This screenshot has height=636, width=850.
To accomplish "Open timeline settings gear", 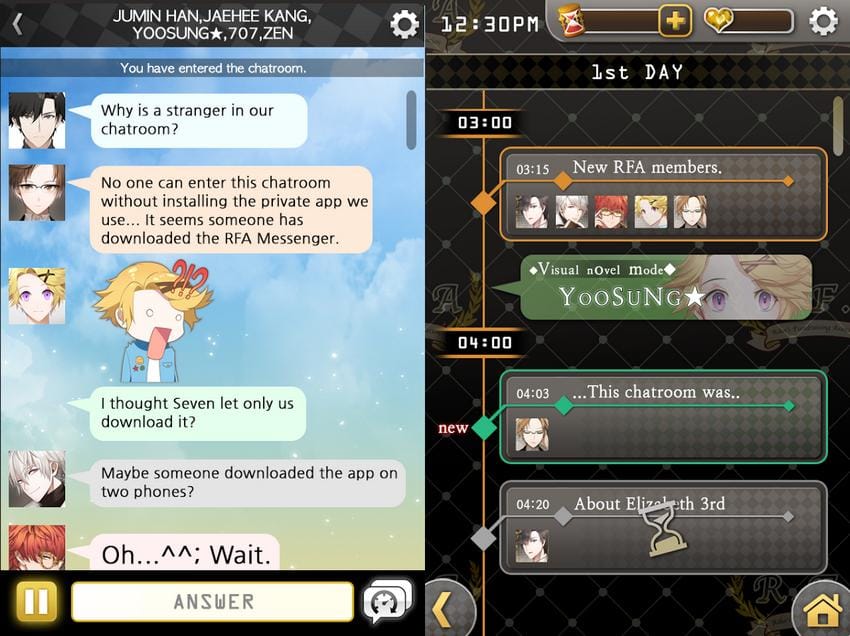I will [822, 21].
